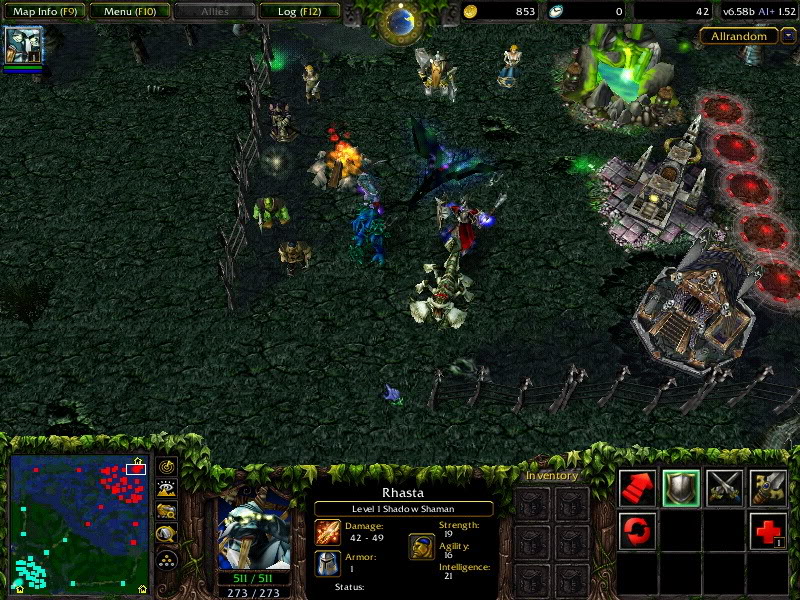Activate the Move command (red arrow)
This screenshot has width=800, height=600.
[x=637, y=487]
